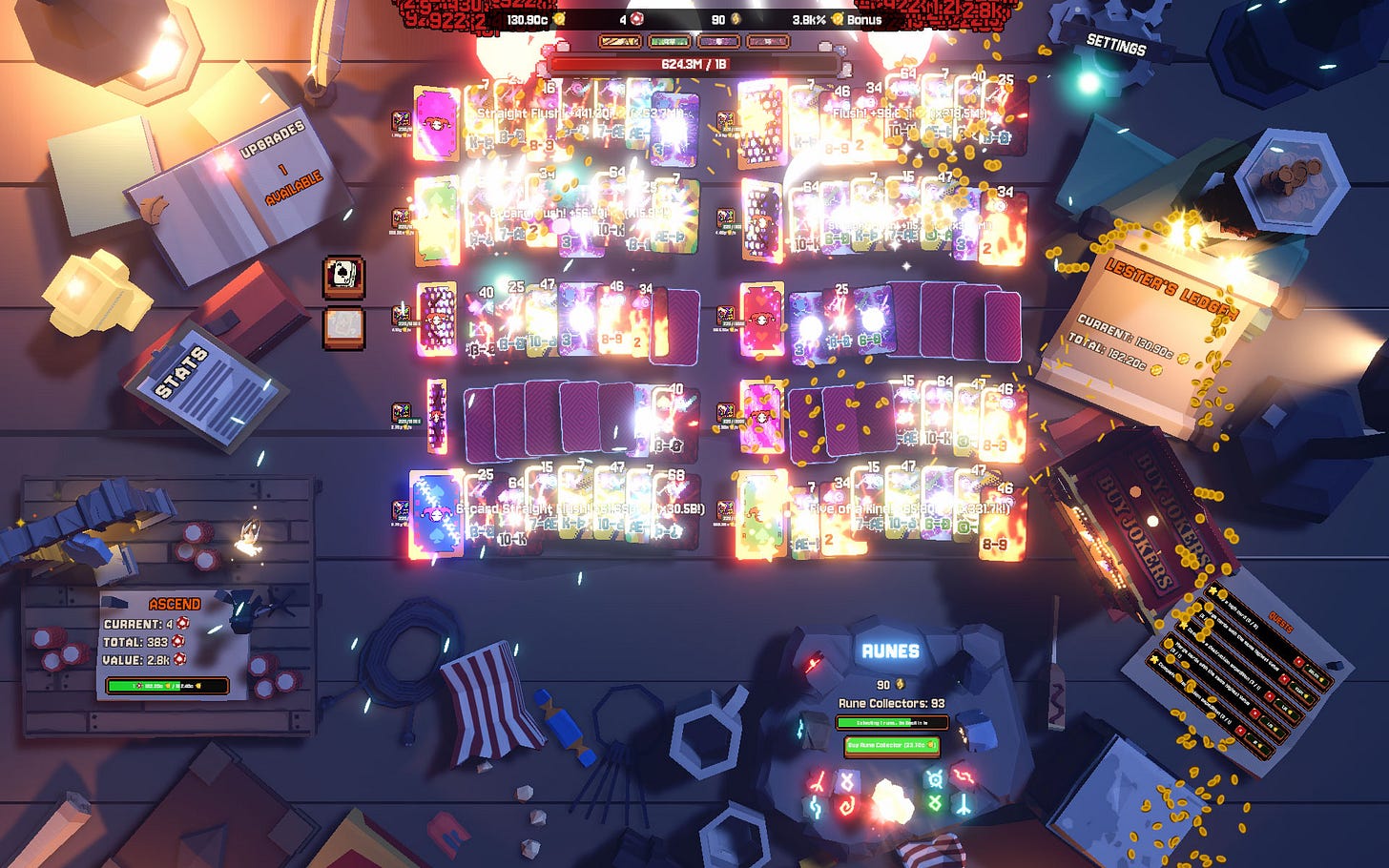Open the playing-card deck viewer icon
The image size is (1389, 868).
tap(342, 277)
